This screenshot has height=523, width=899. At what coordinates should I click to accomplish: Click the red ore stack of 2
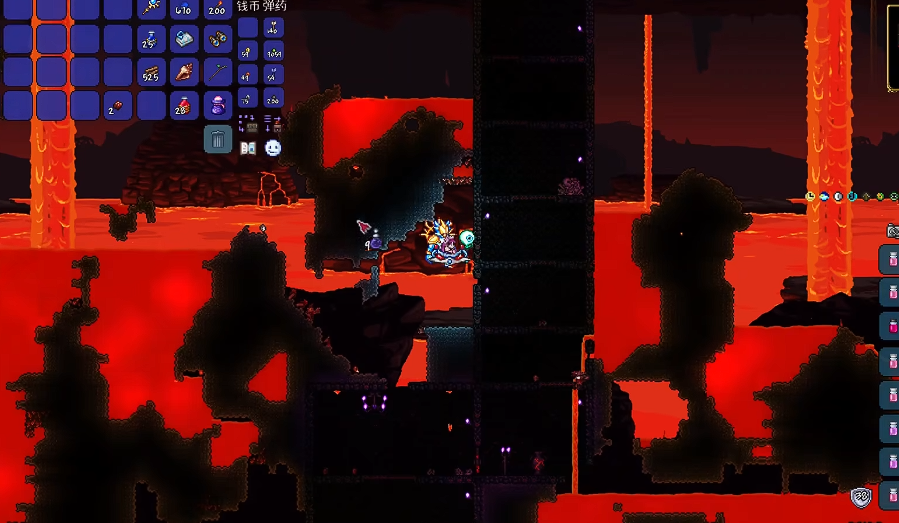pos(119,105)
